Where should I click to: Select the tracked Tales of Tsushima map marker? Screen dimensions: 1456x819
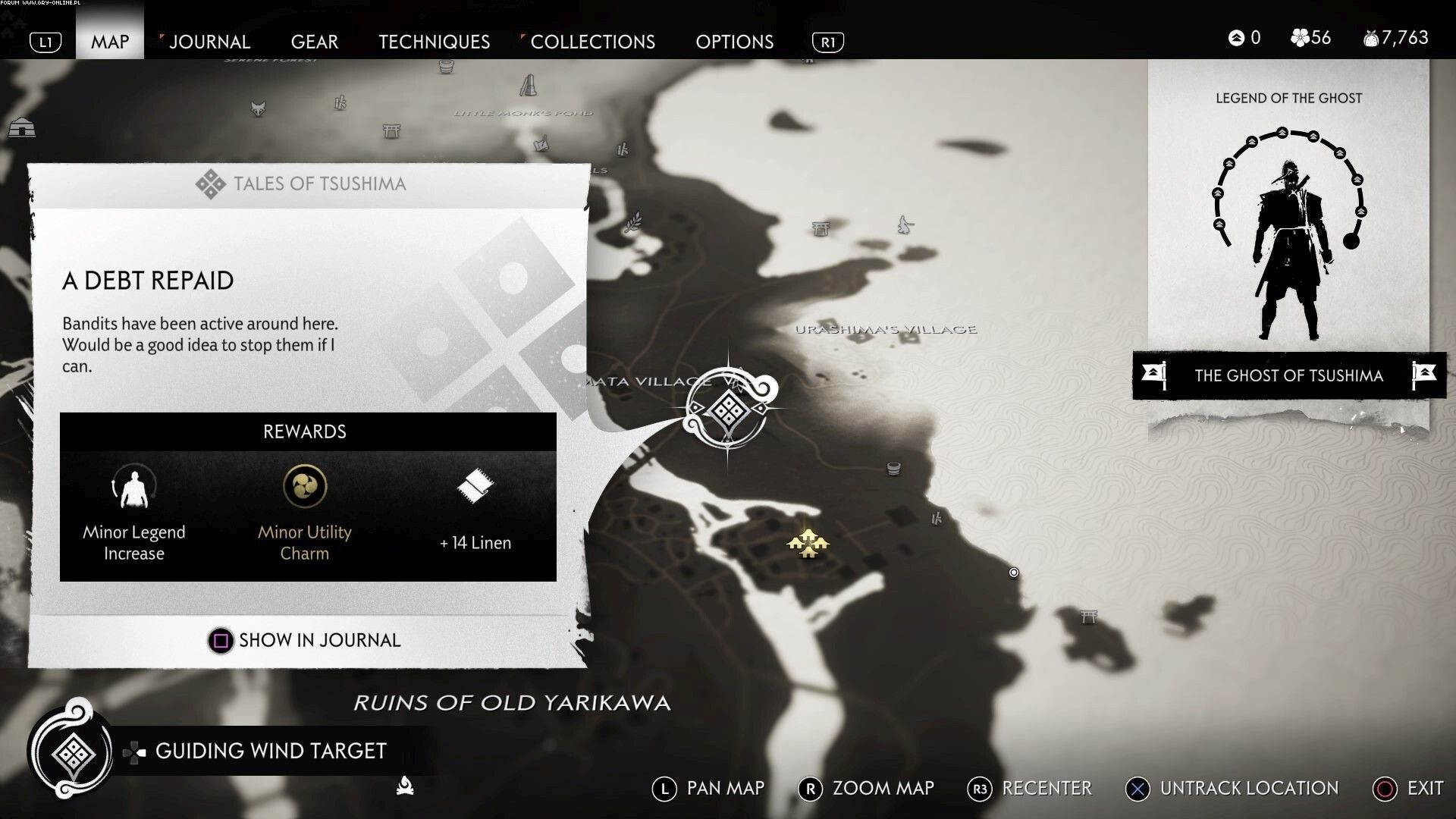[729, 411]
